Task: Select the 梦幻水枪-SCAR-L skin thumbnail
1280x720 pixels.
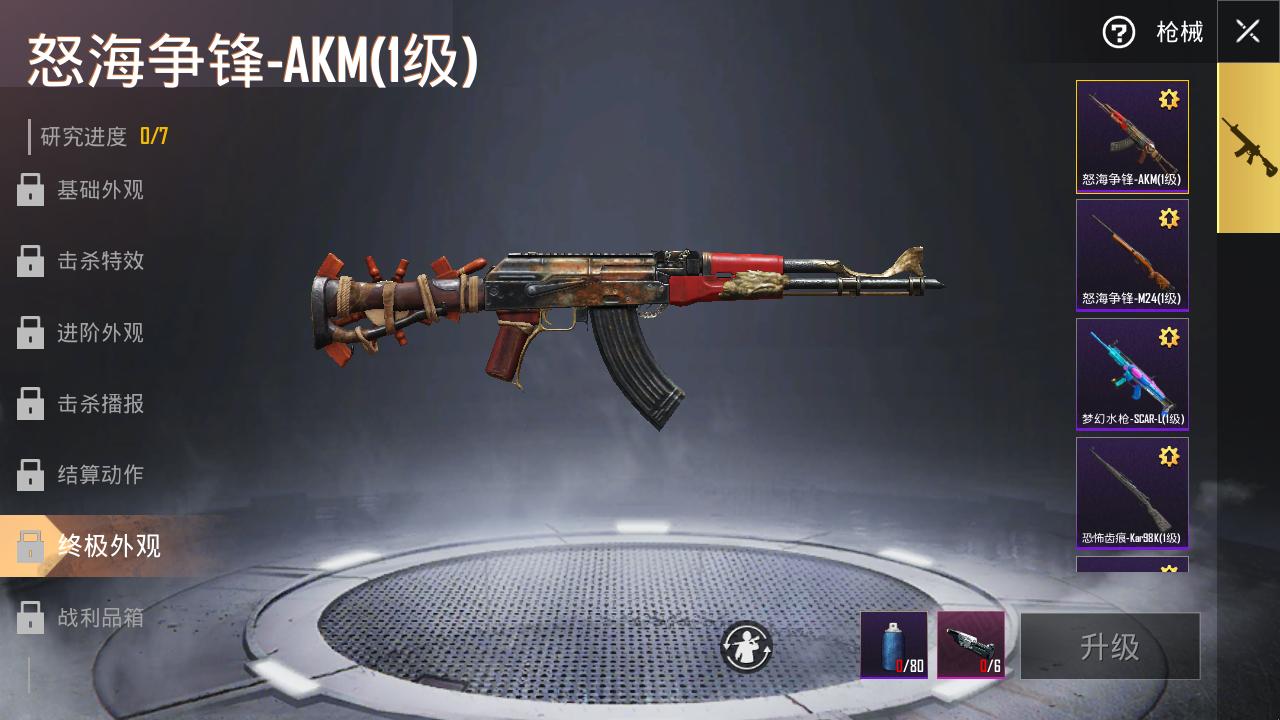Action: 1132,374
